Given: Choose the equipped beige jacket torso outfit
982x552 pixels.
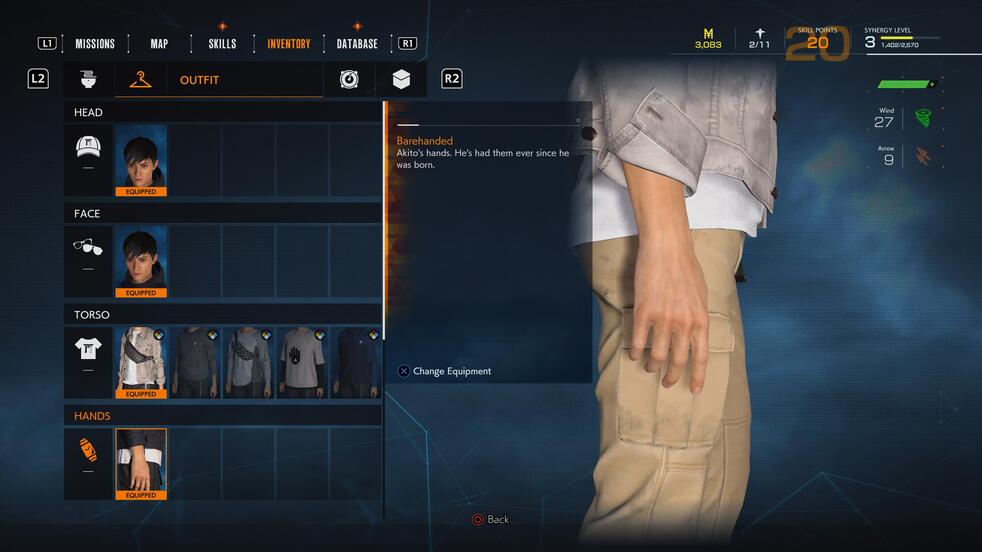Looking at the screenshot, I should [141, 362].
